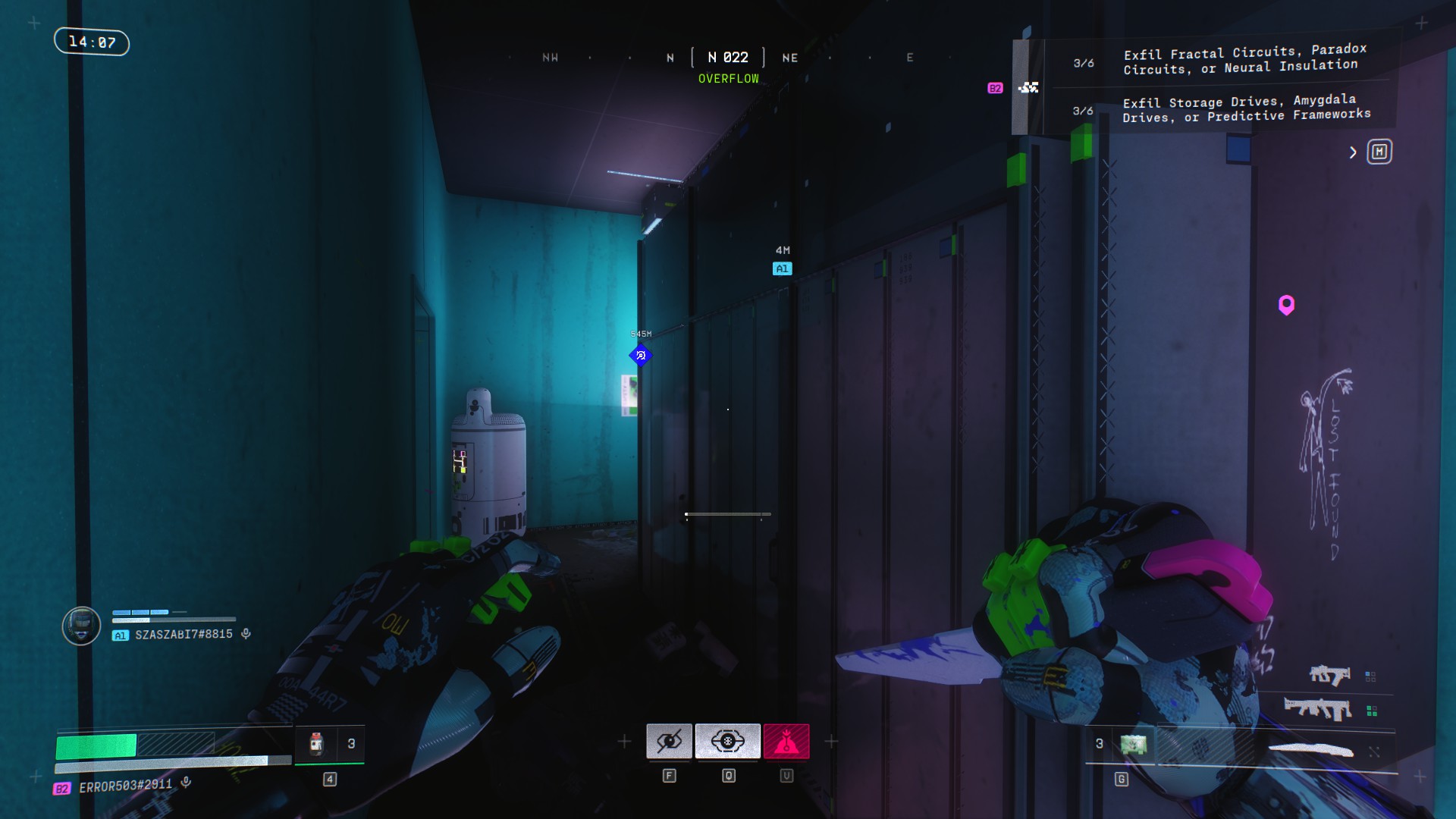1456x819 pixels.
Task: Use the consumable slot with count 3
Action: [317, 744]
